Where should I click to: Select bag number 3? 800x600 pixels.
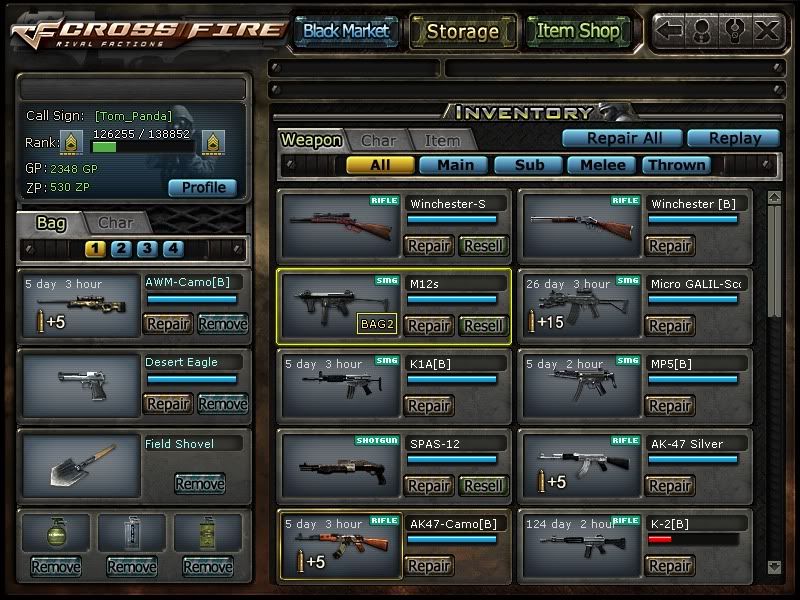(x=147, y=249)
